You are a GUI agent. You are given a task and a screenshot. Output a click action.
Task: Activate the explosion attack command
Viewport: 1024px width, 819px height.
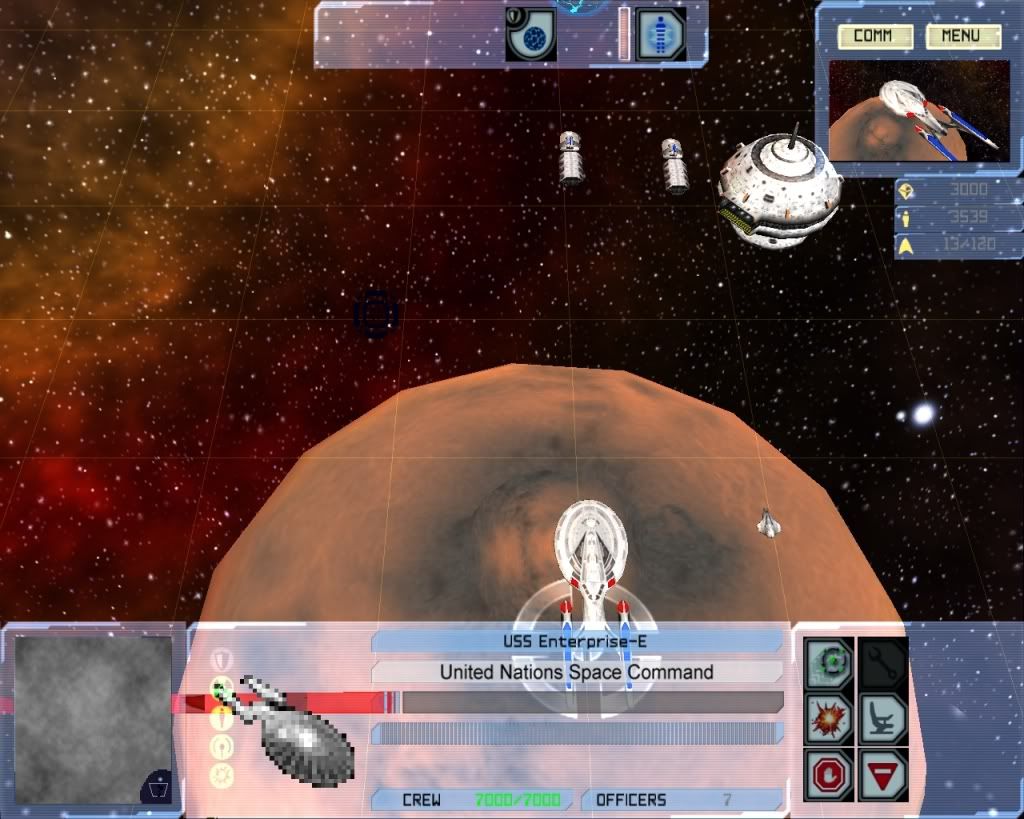(x=830, y=718)
